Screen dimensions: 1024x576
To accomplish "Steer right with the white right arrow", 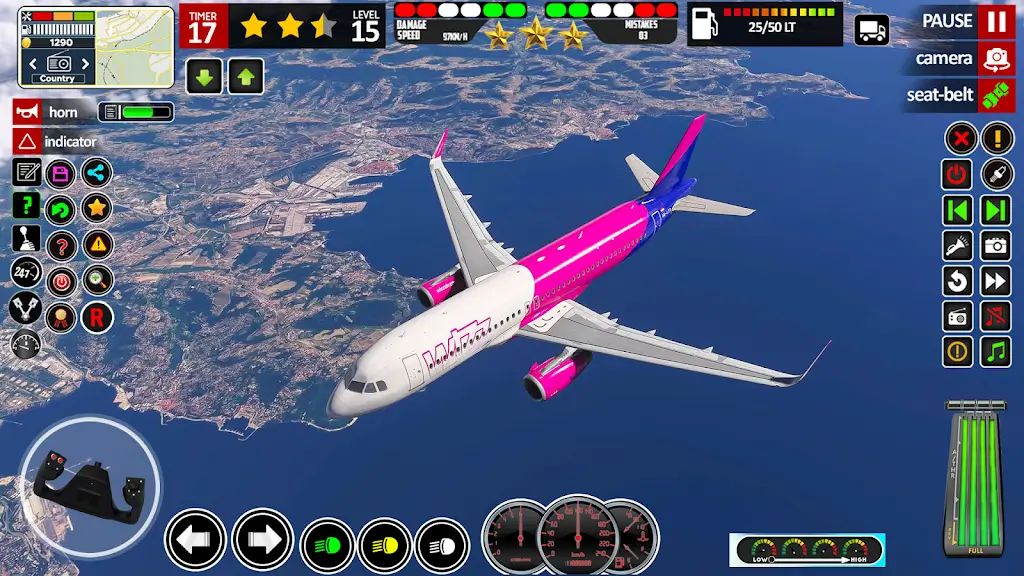I will pyautogui.click(x=262, y=540).
